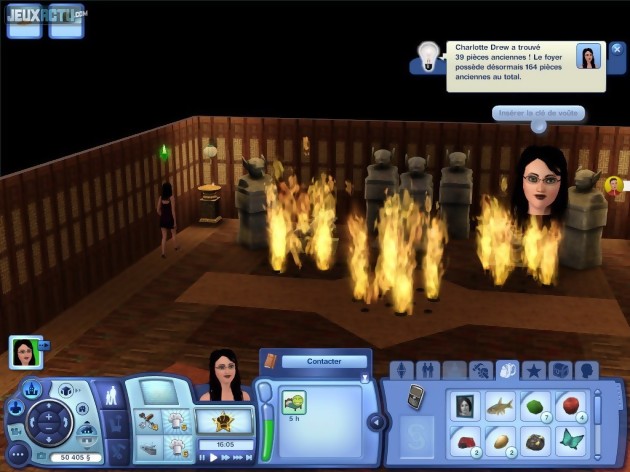Collapse the panel with left arrow button

click(376, 422)
